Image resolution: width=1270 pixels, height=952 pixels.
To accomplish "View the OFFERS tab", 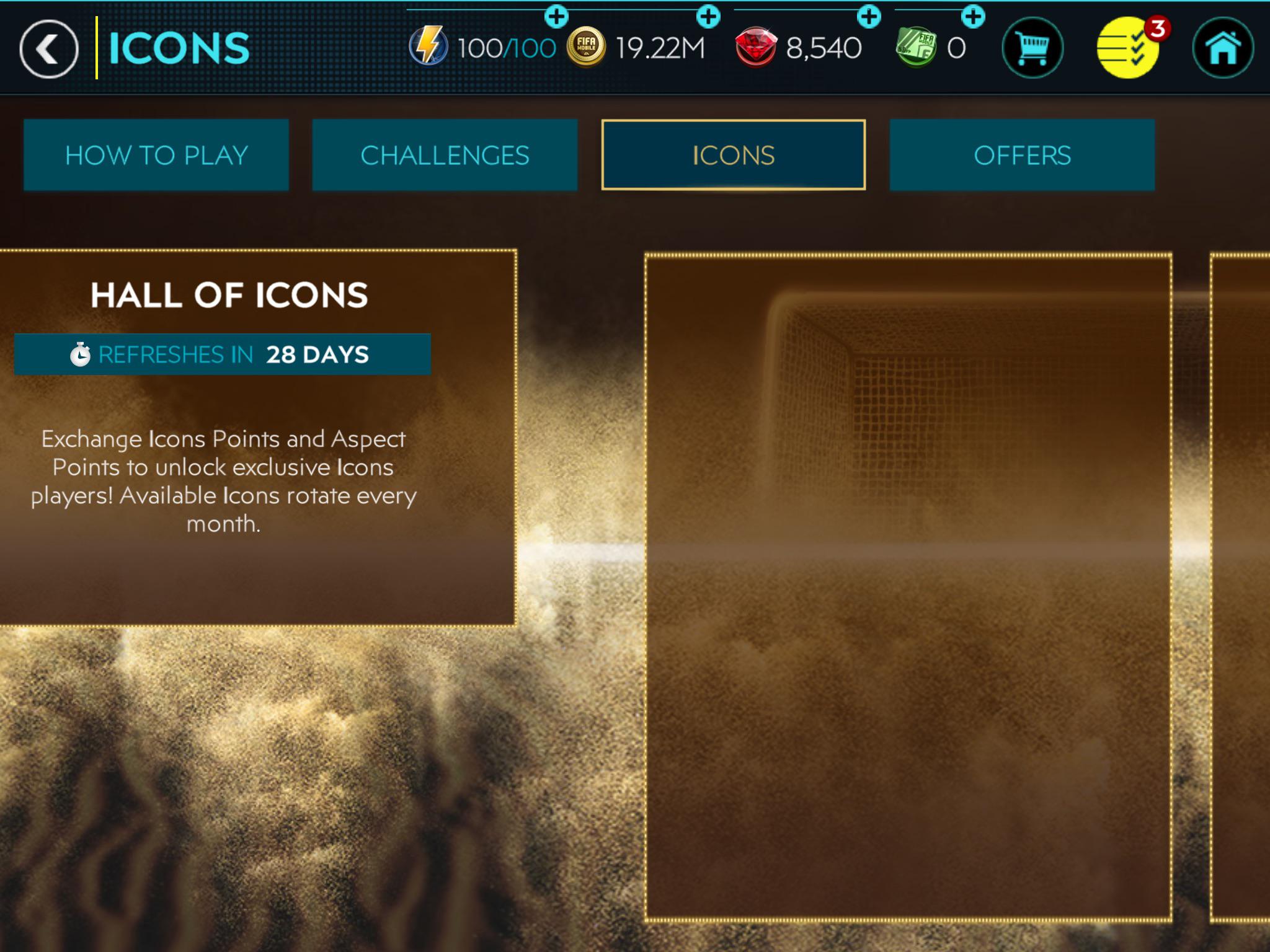I will pos(1023,155).
